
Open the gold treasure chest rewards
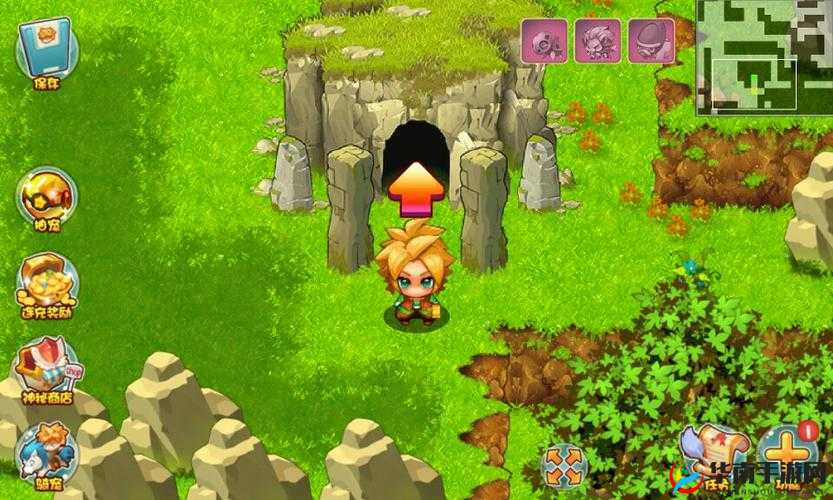[46, 283]
